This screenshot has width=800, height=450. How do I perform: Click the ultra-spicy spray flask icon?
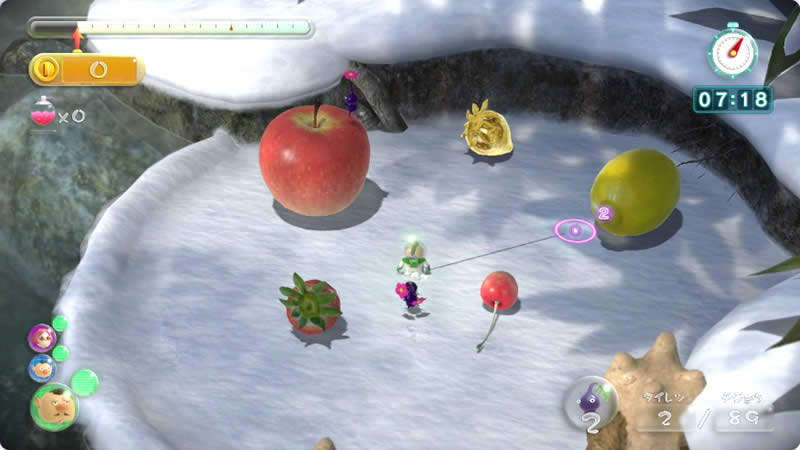[x=44, y=114]
